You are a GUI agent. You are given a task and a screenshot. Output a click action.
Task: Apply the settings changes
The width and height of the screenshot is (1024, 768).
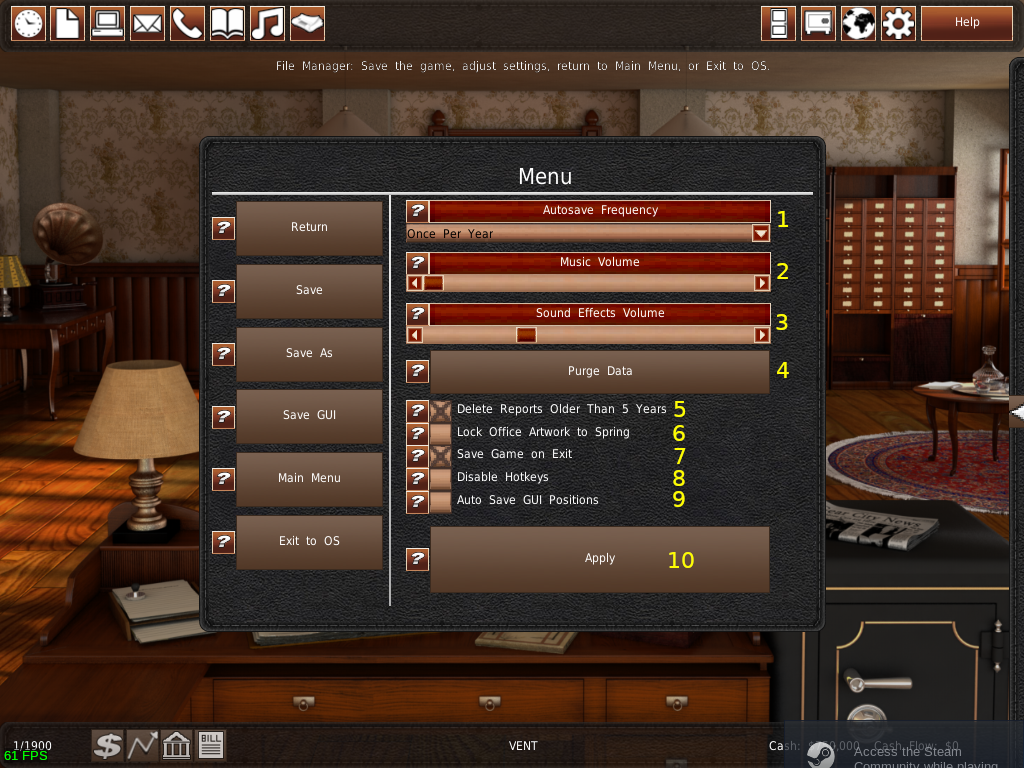coord(599,559)
